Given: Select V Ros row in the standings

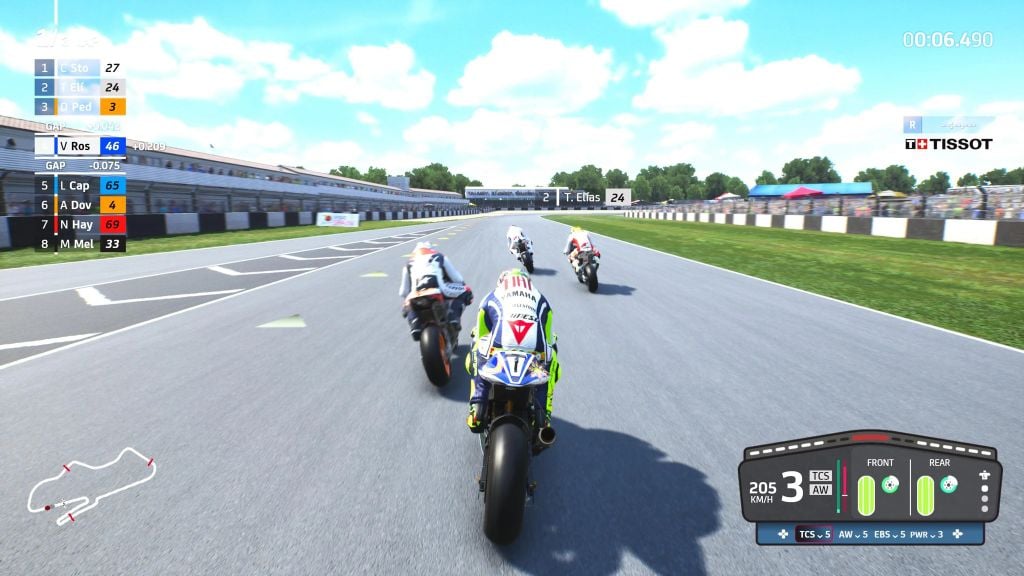Looking at the screenshot, I should coord(80,146).
